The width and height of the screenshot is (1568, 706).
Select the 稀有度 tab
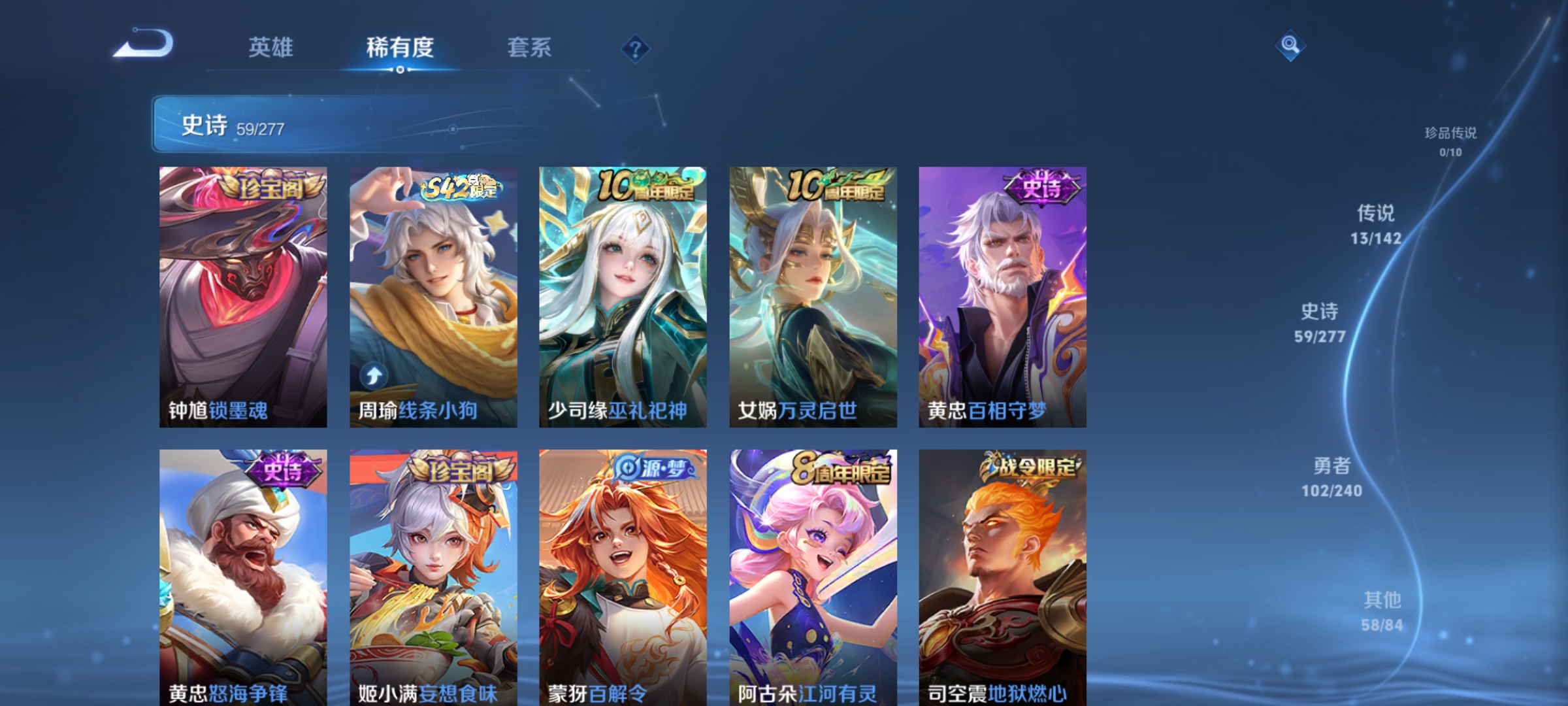(x=400, y=47)
